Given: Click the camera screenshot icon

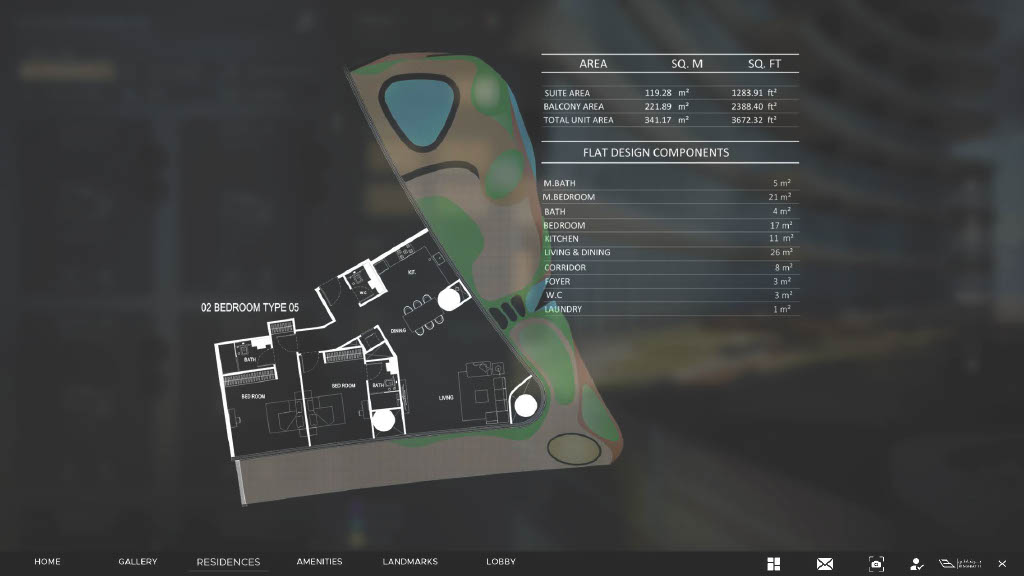Looking at the screenshot, I should pyautogui.click(x=876, y=564).
